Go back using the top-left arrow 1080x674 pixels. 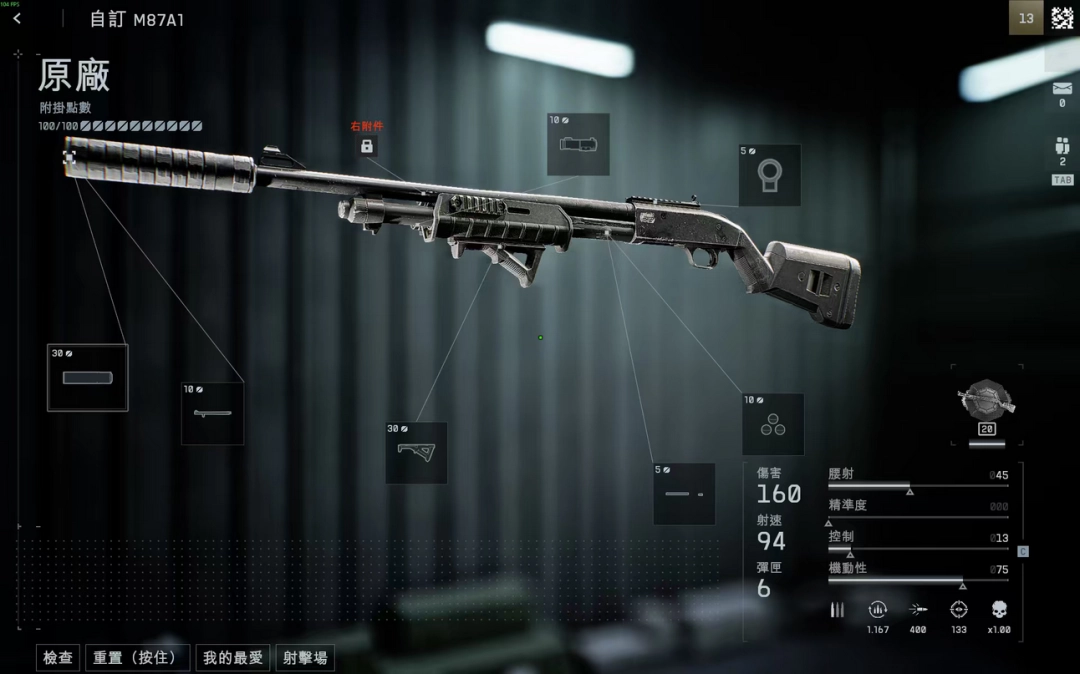coord(17,19)
